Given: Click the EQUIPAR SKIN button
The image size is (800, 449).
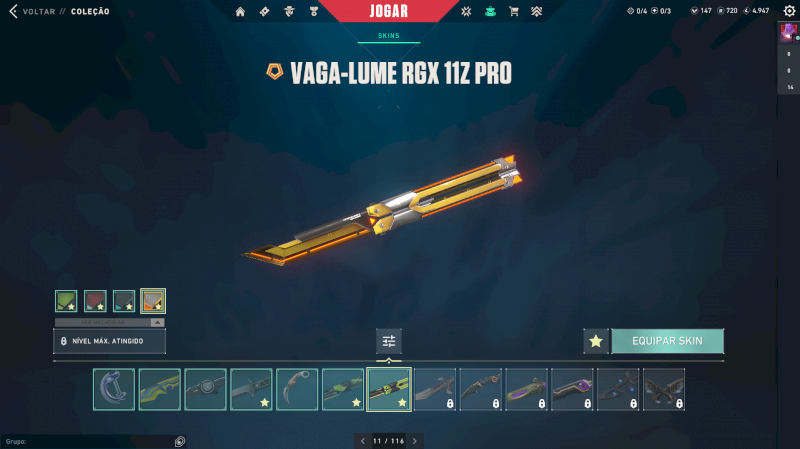Looking at the screenshot, I should point(667,341).
